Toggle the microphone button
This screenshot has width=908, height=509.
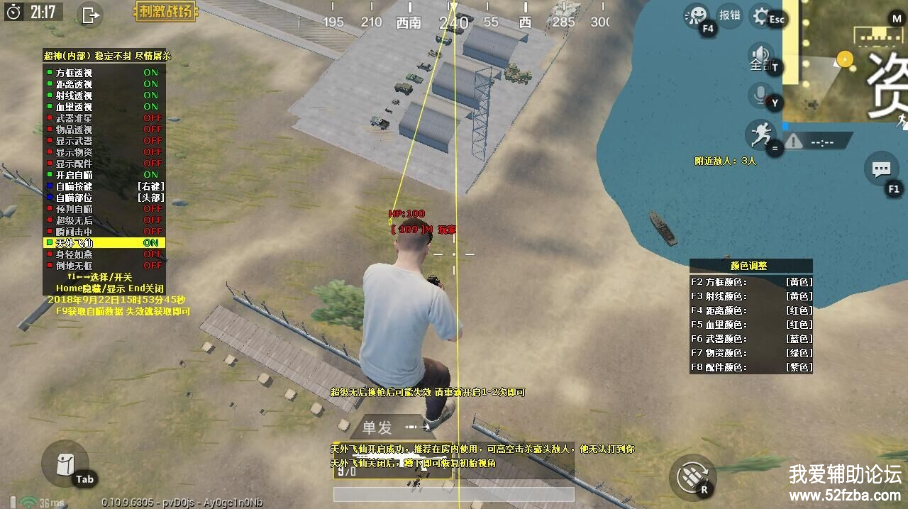click(761, 94)
